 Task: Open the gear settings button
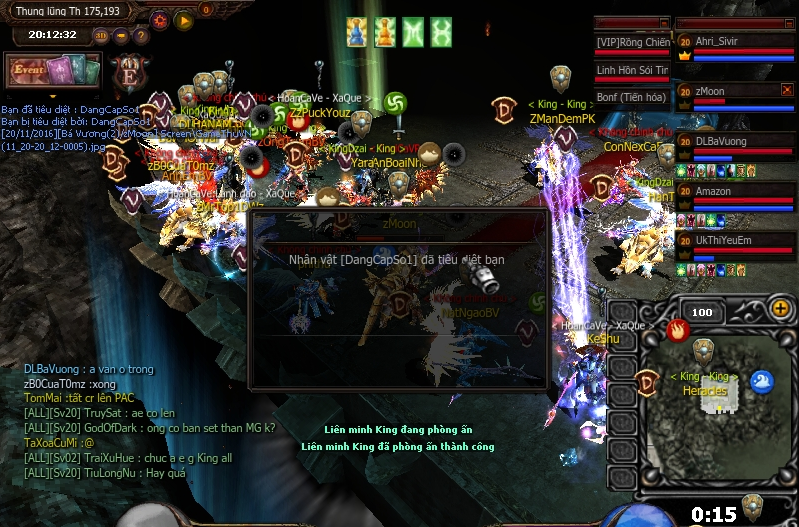[x=160, y=20]
